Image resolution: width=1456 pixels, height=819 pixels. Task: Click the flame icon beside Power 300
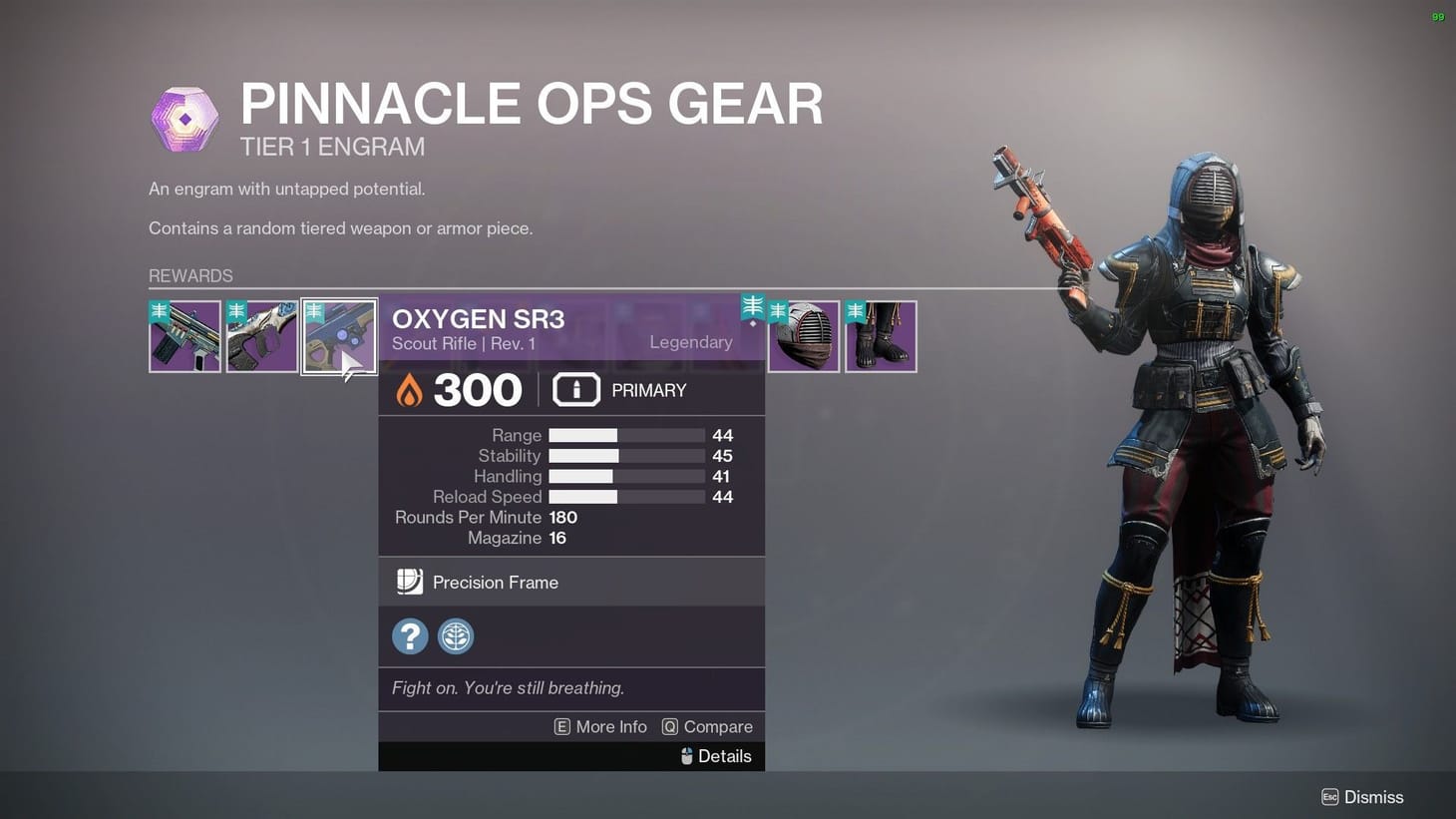coord(411,389)
